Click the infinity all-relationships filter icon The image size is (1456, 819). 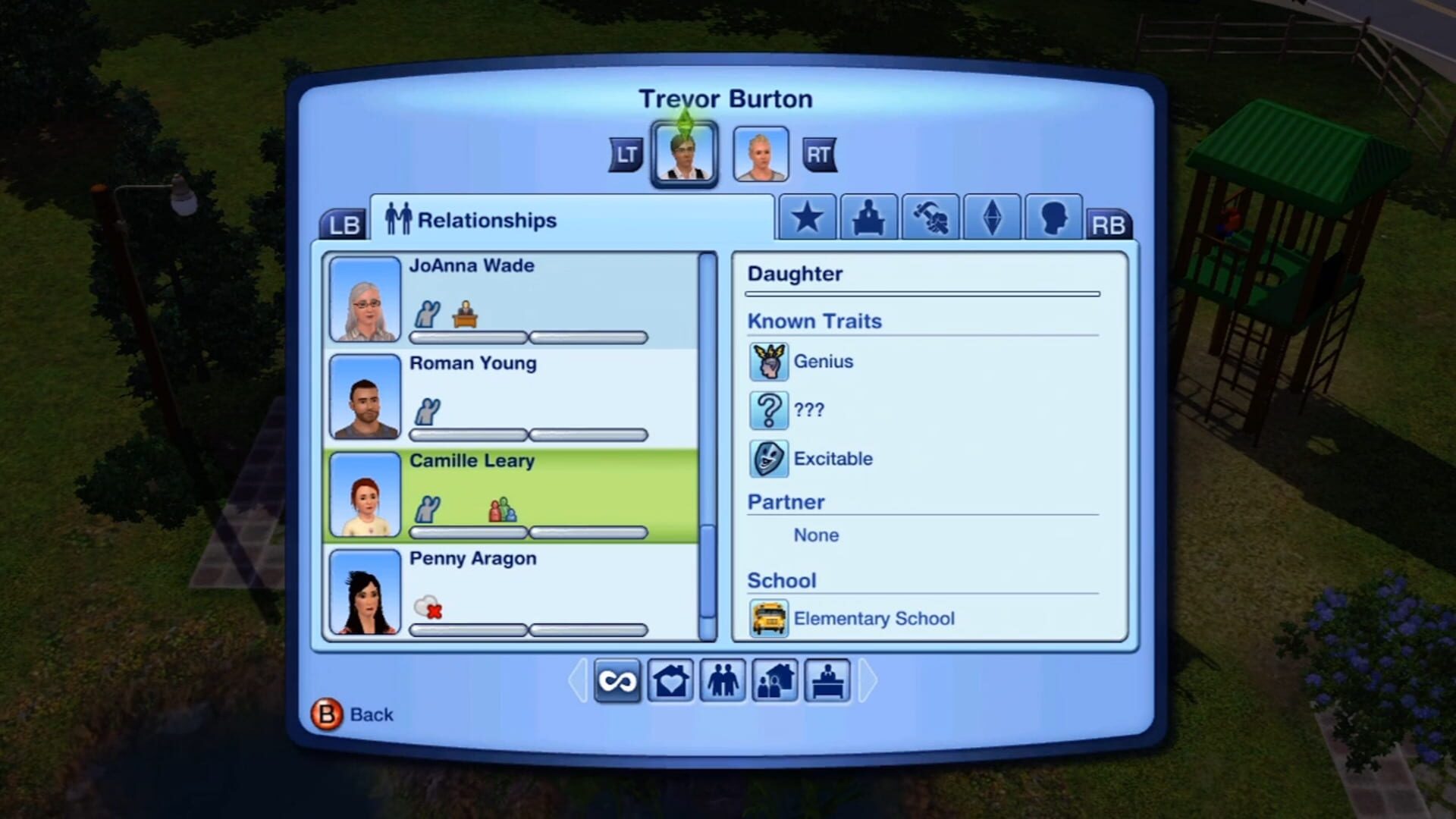(617, 681)
